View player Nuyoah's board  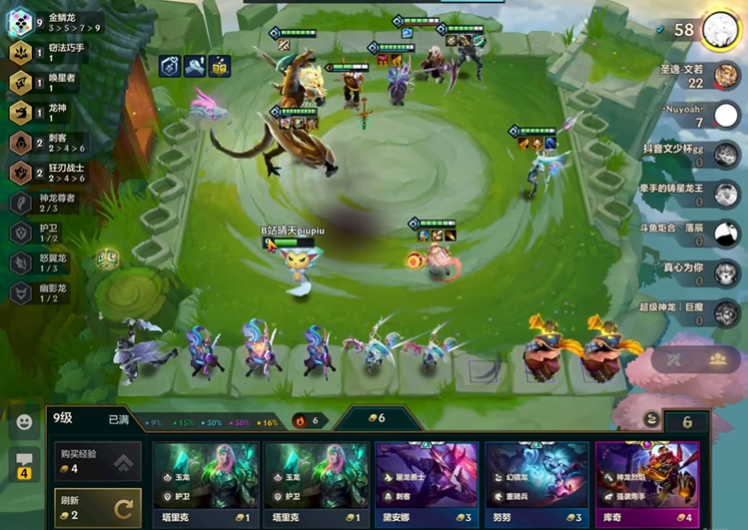click(x=726, y=114)
